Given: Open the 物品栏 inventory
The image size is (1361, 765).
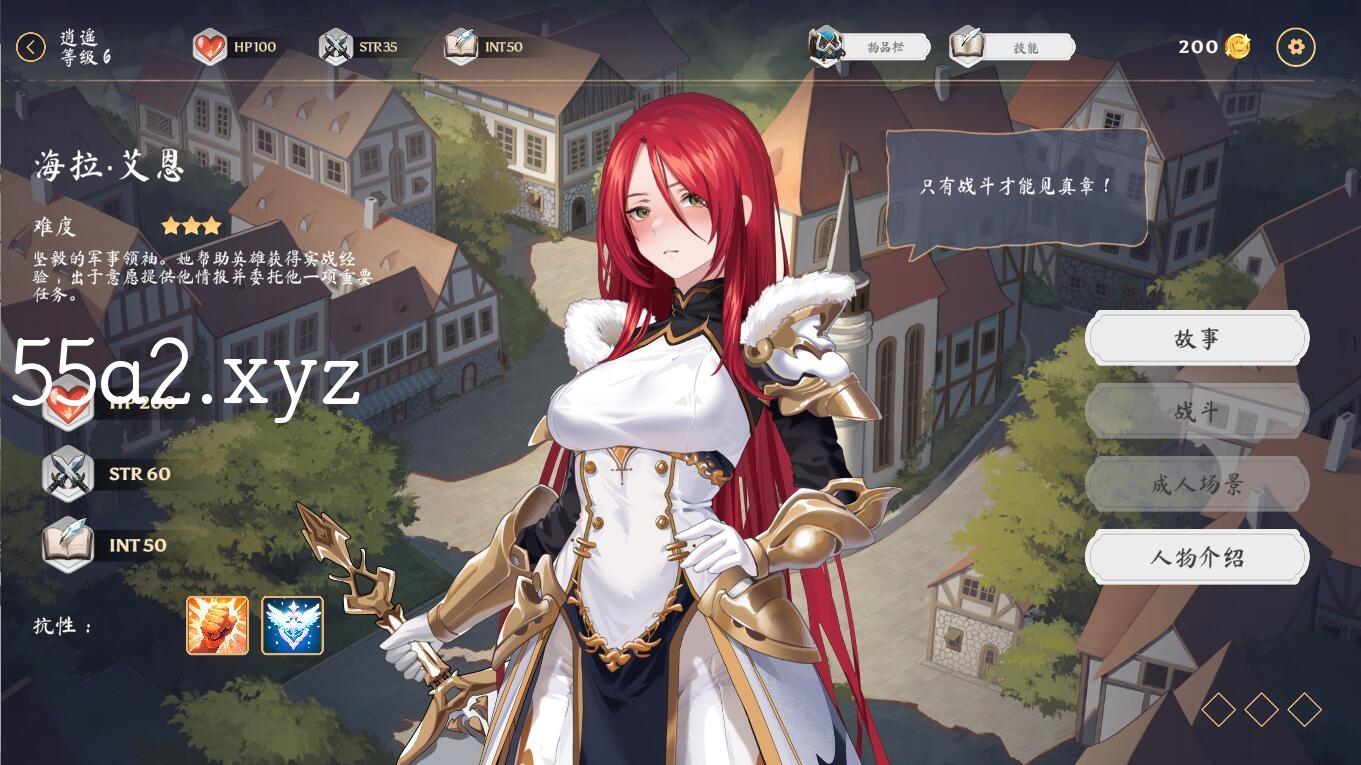Looking at the screenshot, I should [x=870, y=47].
